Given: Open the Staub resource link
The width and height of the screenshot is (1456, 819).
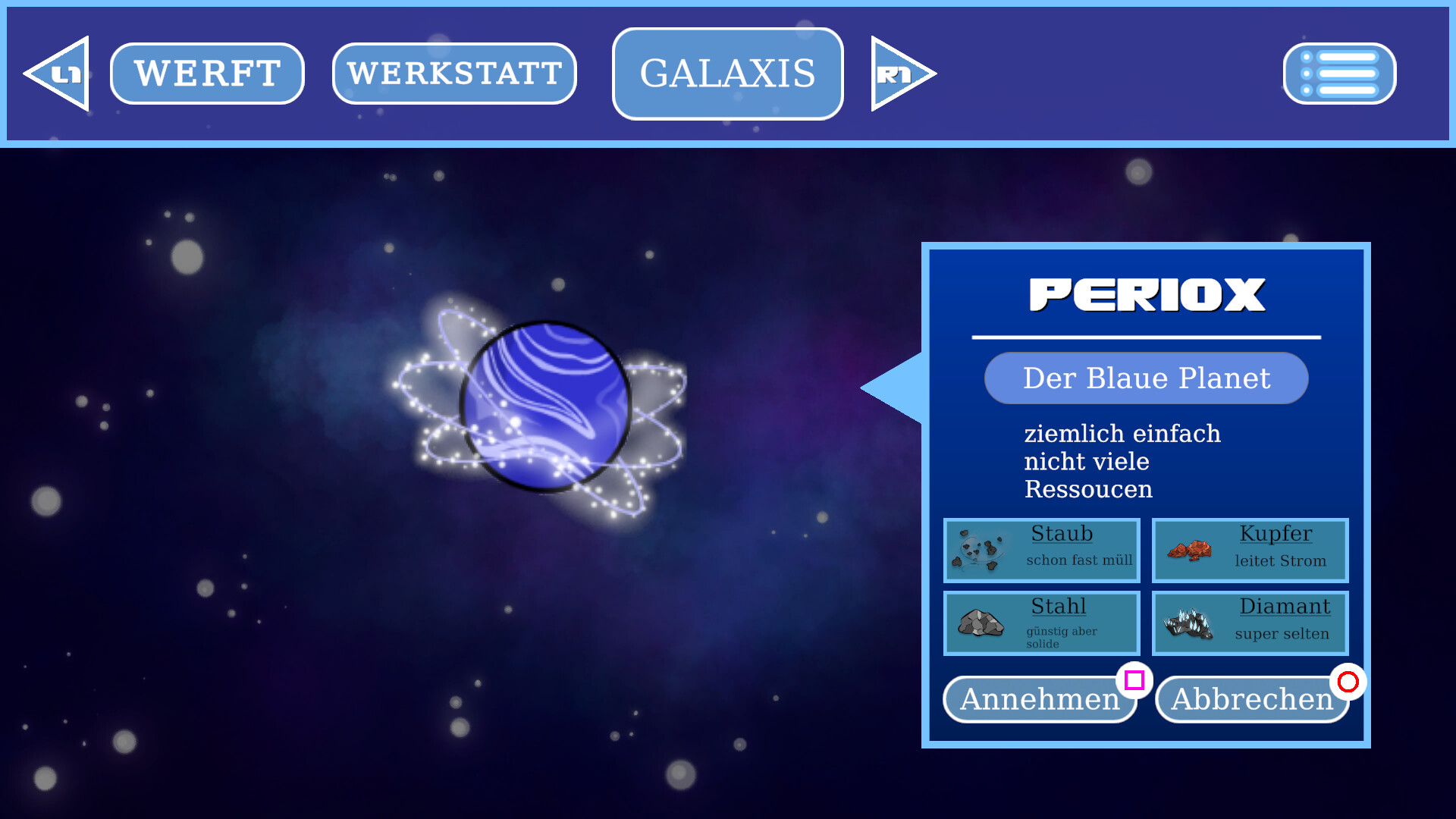Looking at the screenshot, I should click(1062, 534).
